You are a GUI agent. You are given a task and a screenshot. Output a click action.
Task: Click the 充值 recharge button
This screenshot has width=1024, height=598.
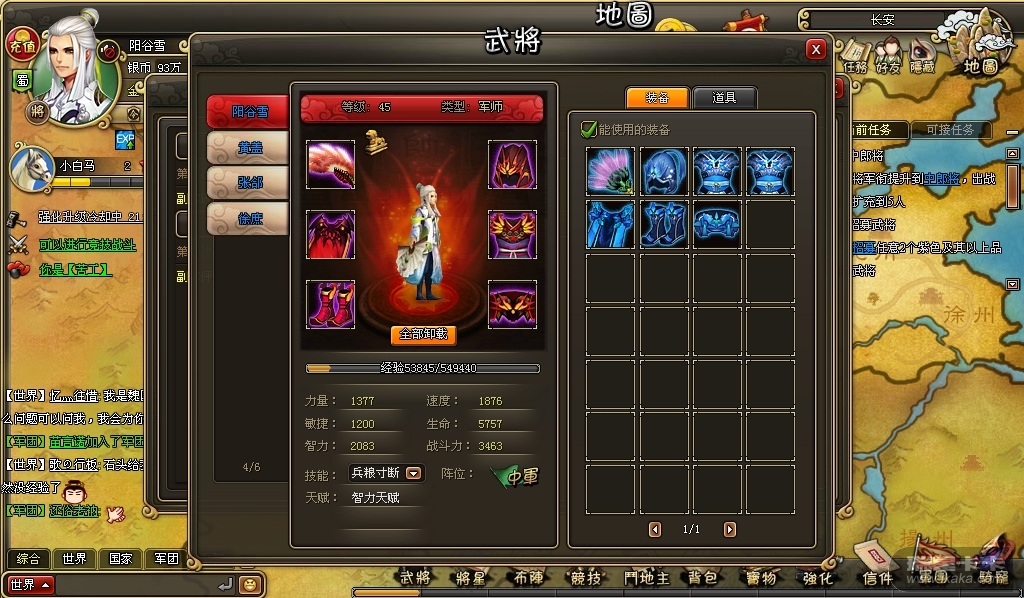[21, 44]
